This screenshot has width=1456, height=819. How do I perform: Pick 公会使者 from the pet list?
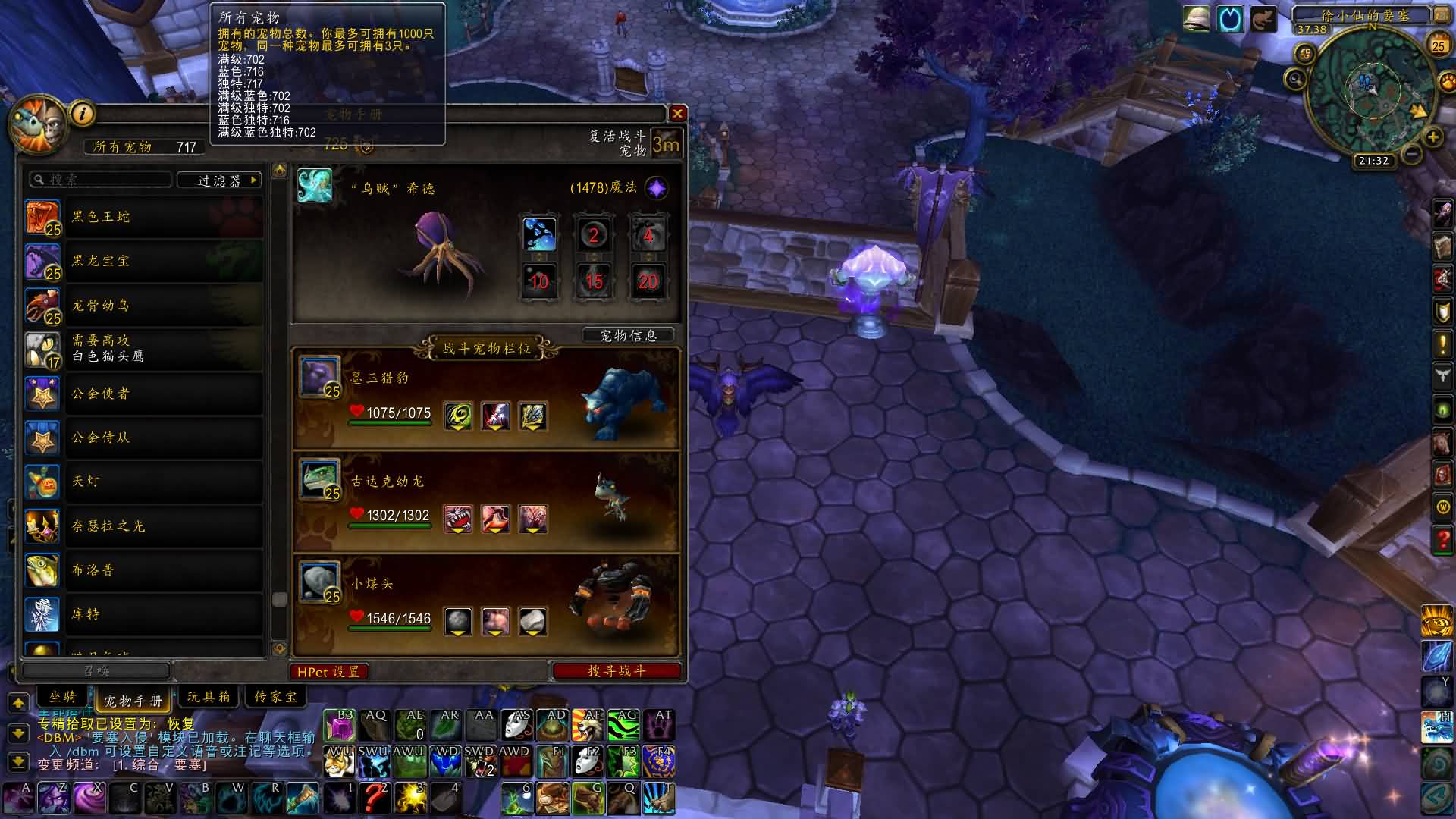click(144, 394)
